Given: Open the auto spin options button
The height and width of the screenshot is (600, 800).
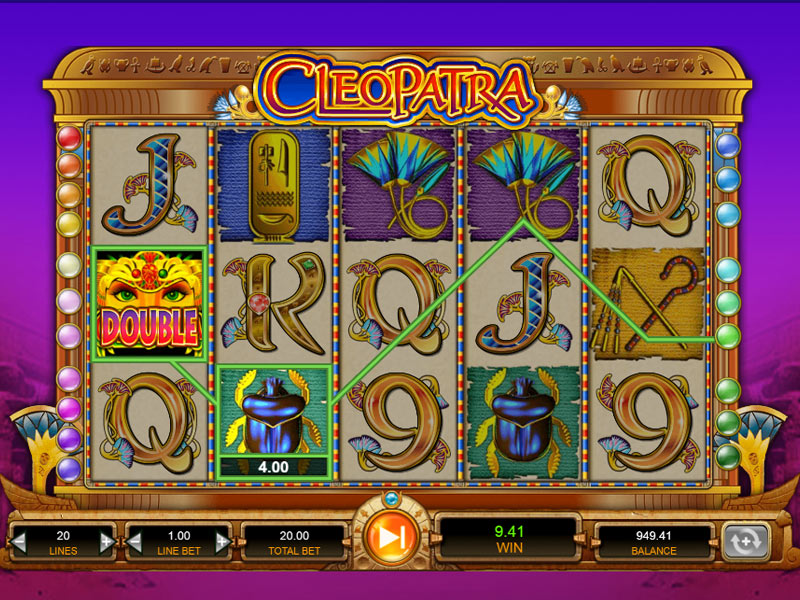Looking at the screenshot, I should [x=744, y=540].
